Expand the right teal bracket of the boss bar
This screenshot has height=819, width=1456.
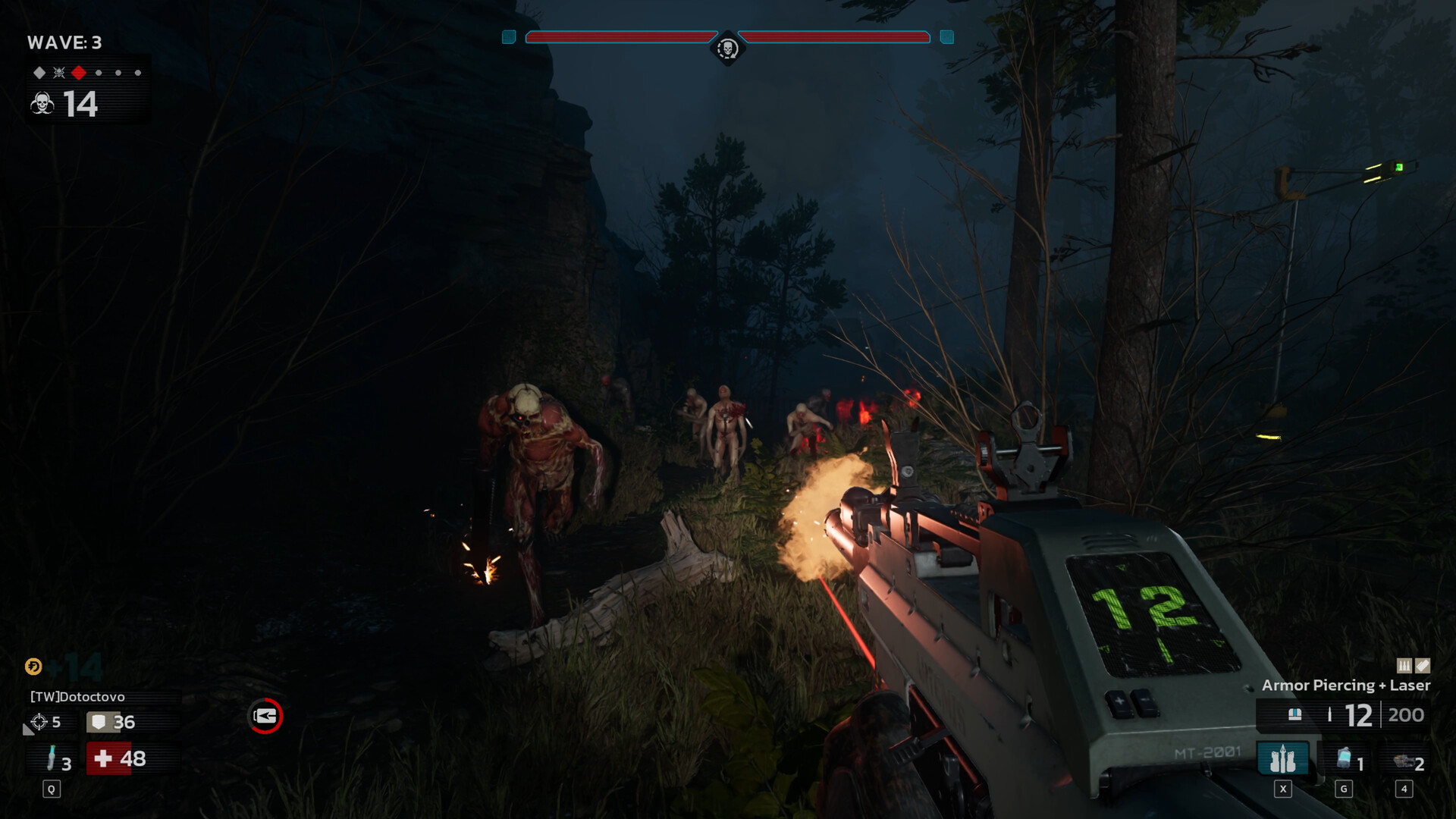[x=945, y=35]
